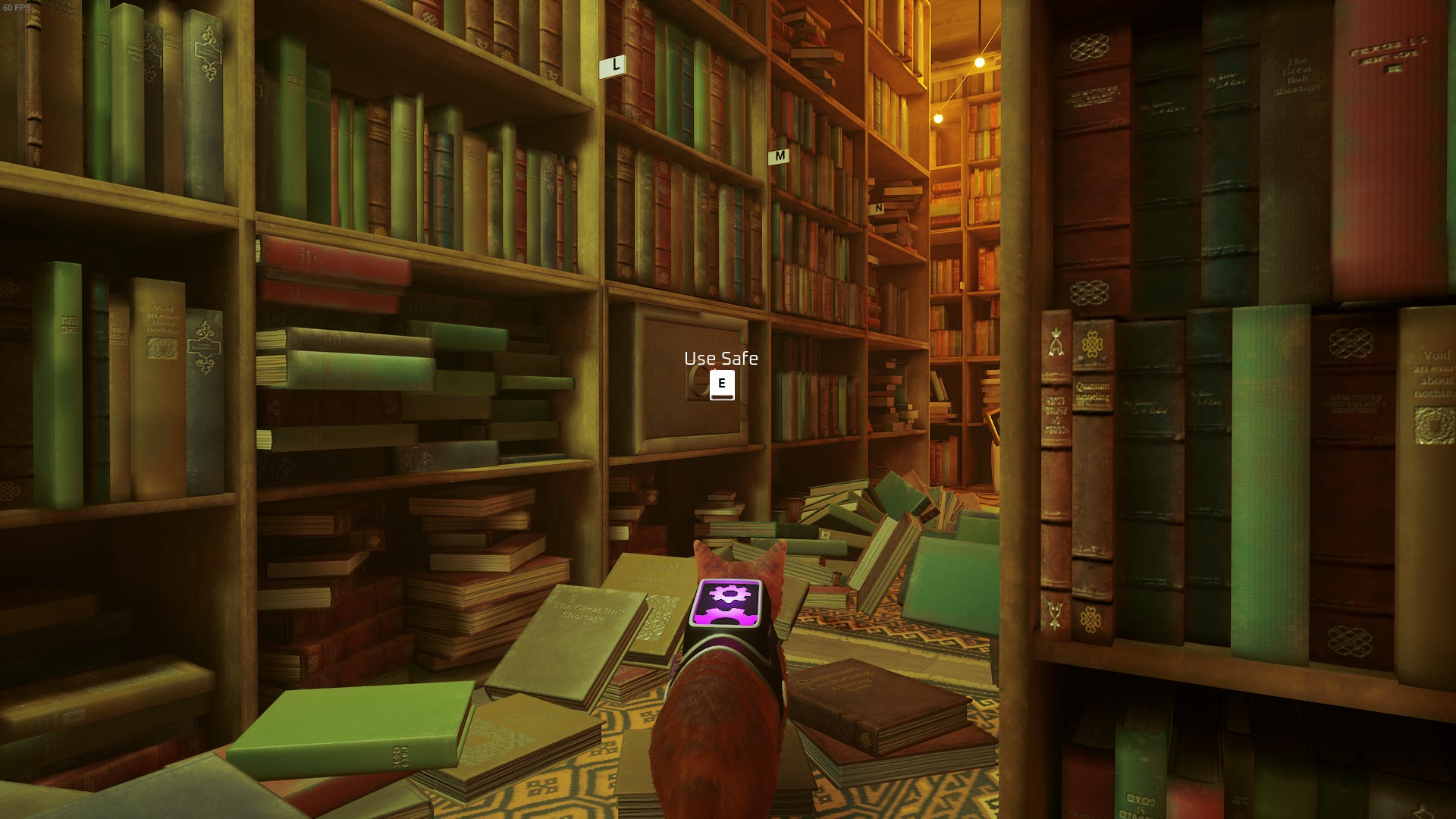
Task: Open the 'Quantum tunneling' book on the right shelf
Action: pos(1092,391)
